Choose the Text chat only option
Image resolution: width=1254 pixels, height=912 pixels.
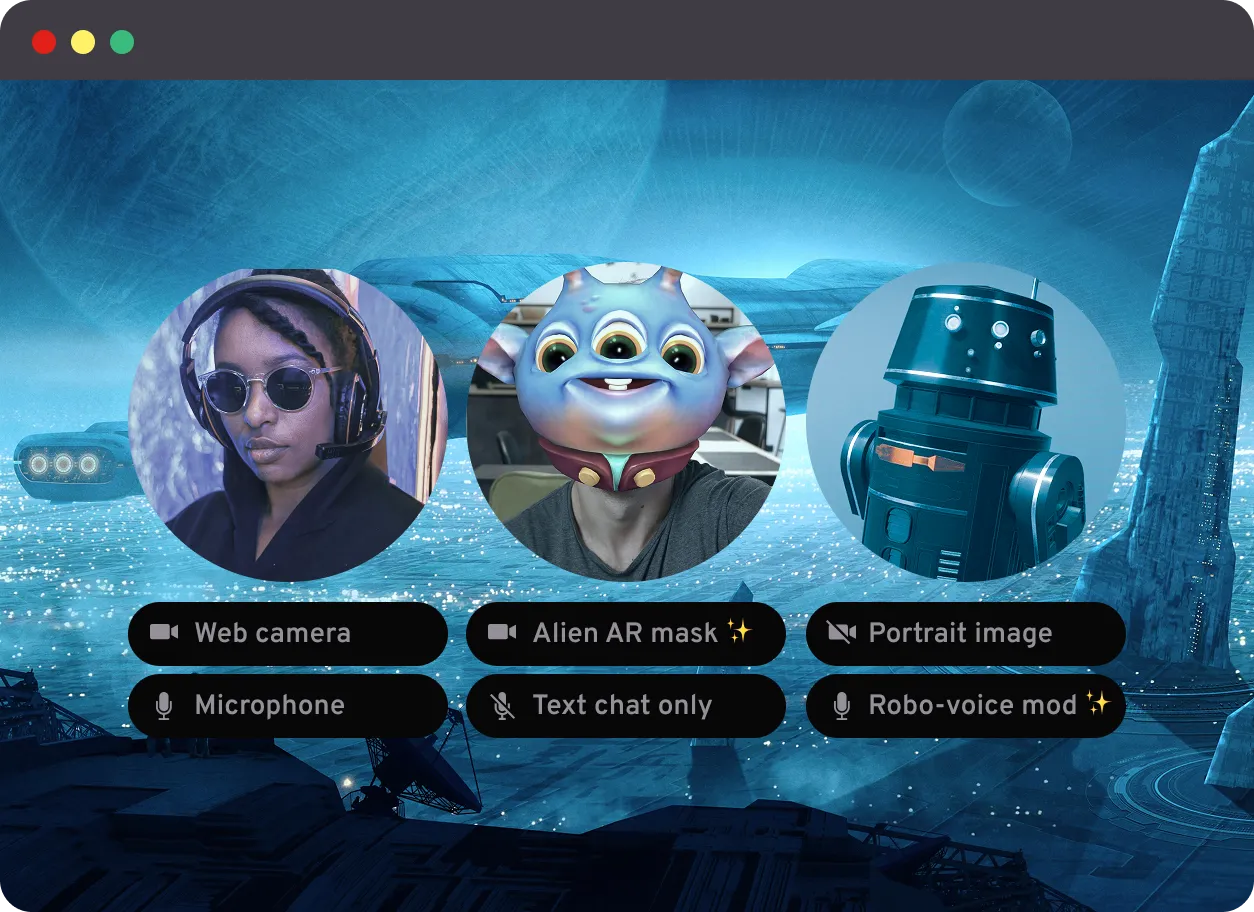coord(625,705)
